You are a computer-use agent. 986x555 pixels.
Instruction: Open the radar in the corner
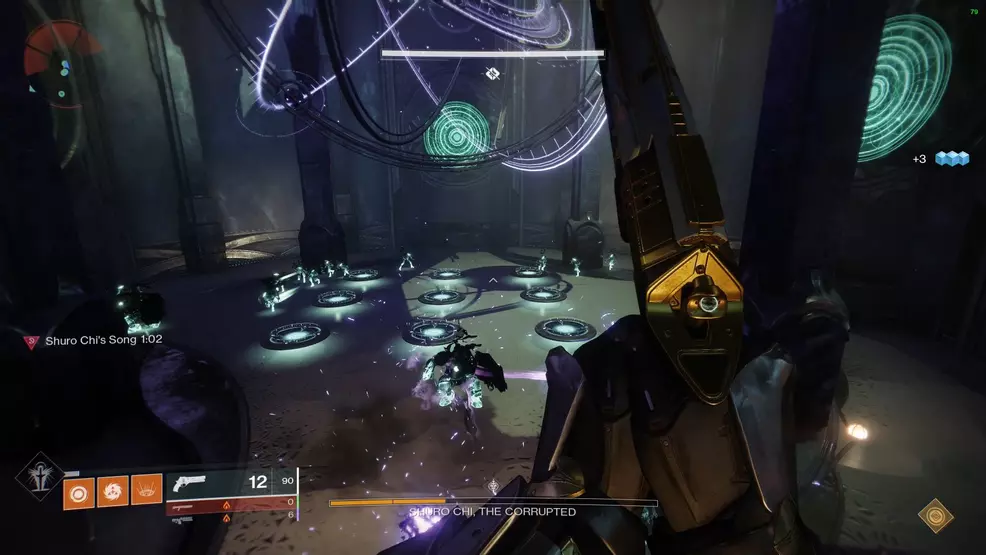pos(60,62)
